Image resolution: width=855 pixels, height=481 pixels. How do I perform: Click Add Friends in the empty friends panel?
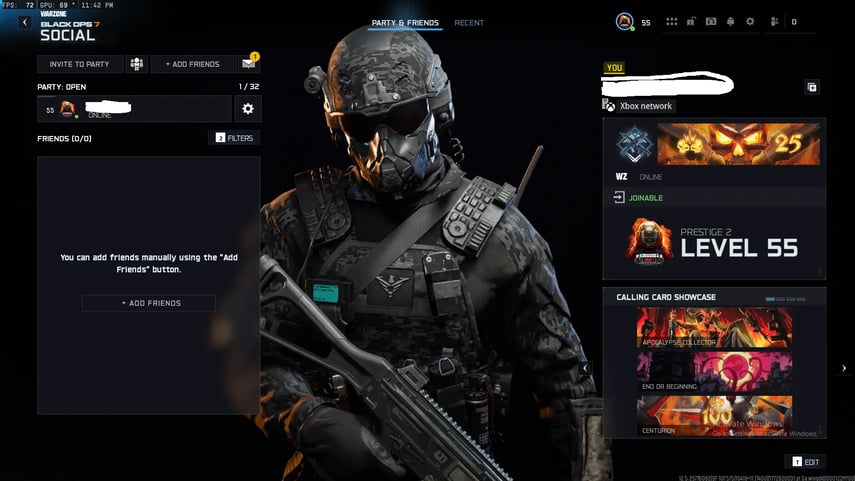point(148,303)
